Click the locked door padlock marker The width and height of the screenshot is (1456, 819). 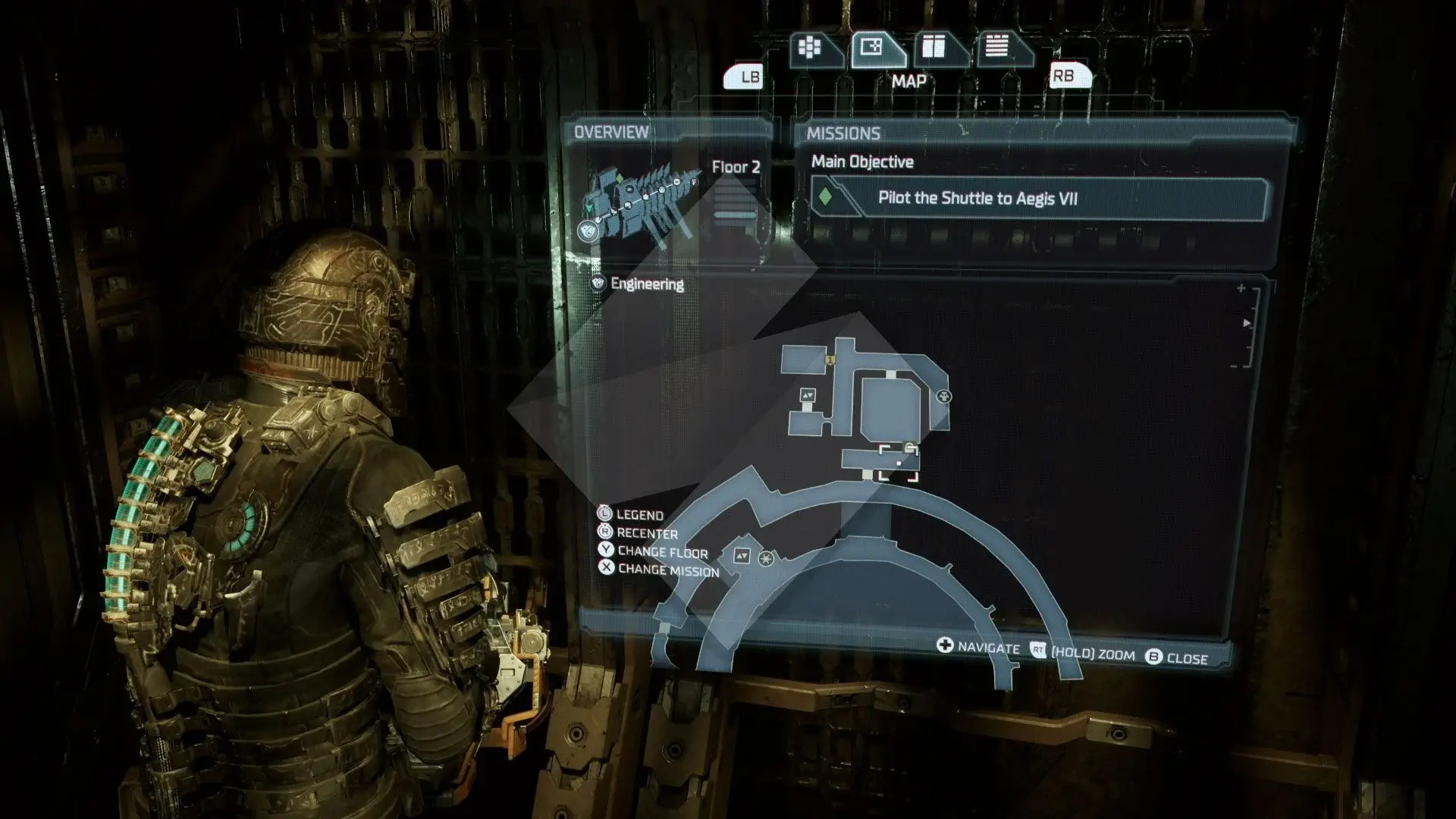pyautogui.click(x=909, y=447)
